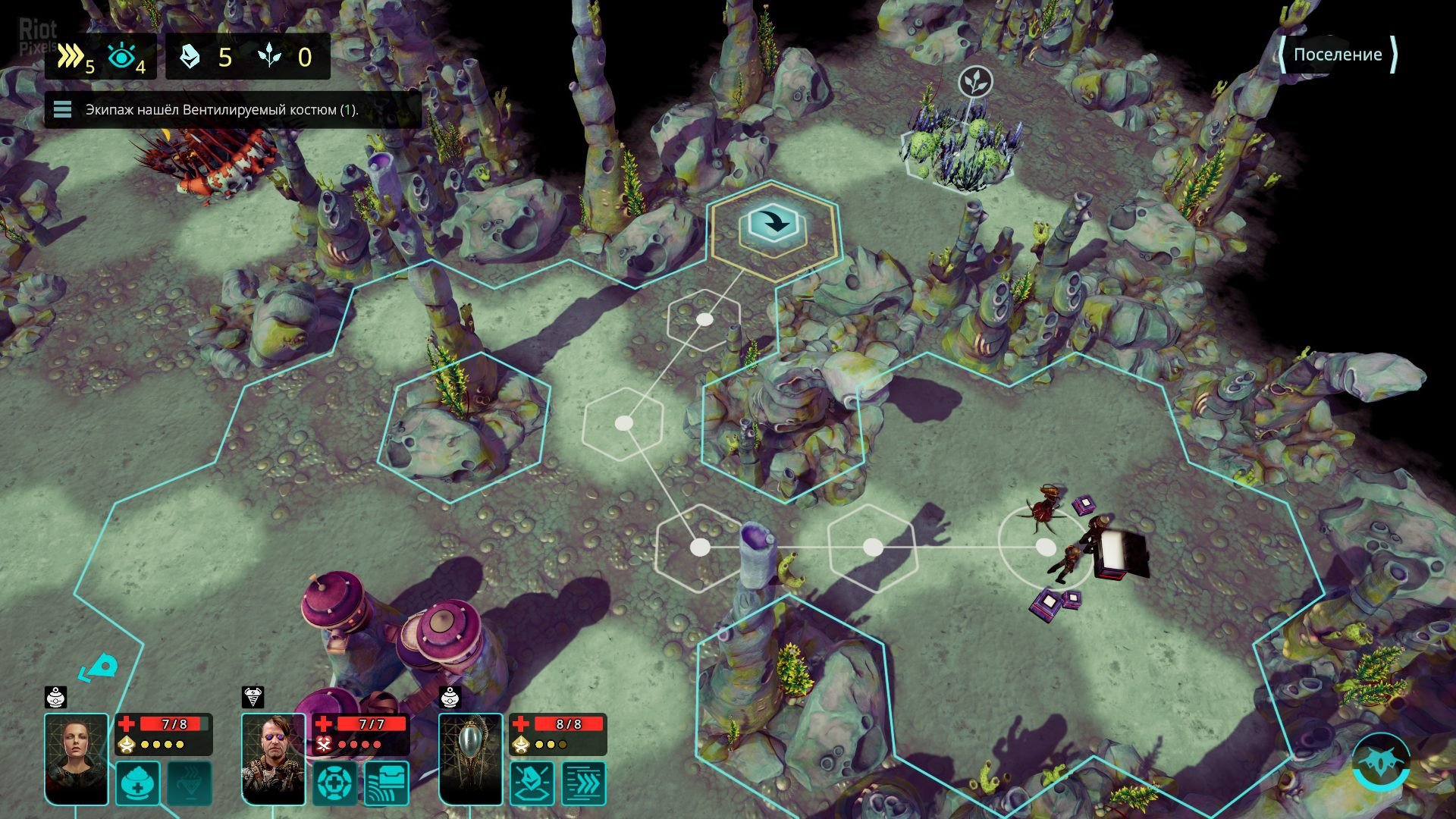Use the scanner crate ability

(x=387, y=783)
